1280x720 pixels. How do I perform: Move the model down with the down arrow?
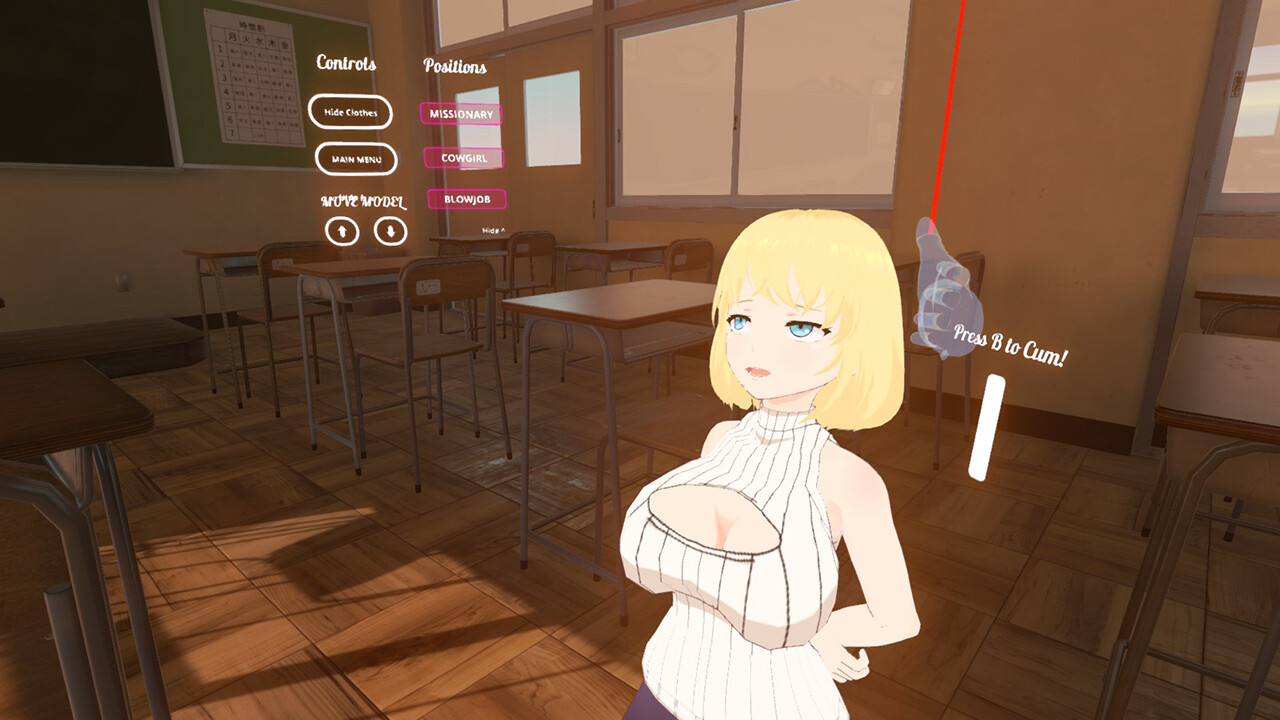coord(391,231)
